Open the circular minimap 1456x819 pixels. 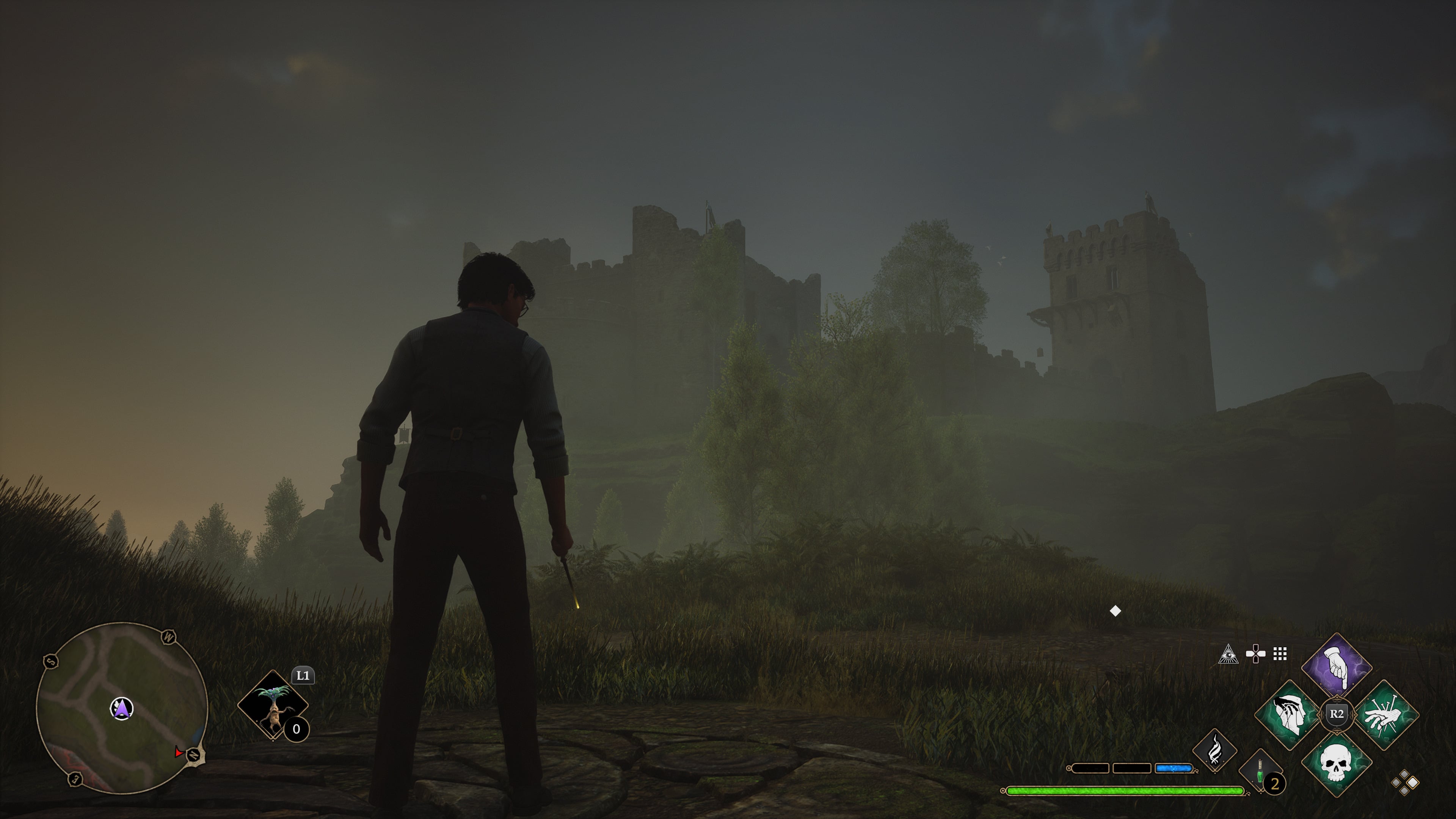pyautogui.click(x=122, y=708)
